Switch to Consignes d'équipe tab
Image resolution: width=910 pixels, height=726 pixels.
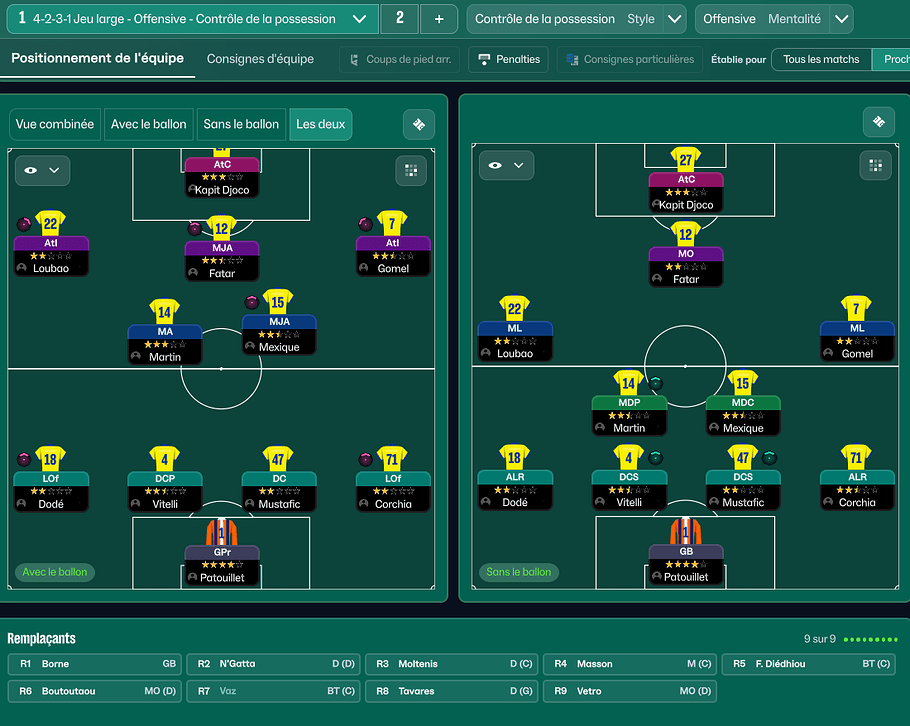coord(260,59)
